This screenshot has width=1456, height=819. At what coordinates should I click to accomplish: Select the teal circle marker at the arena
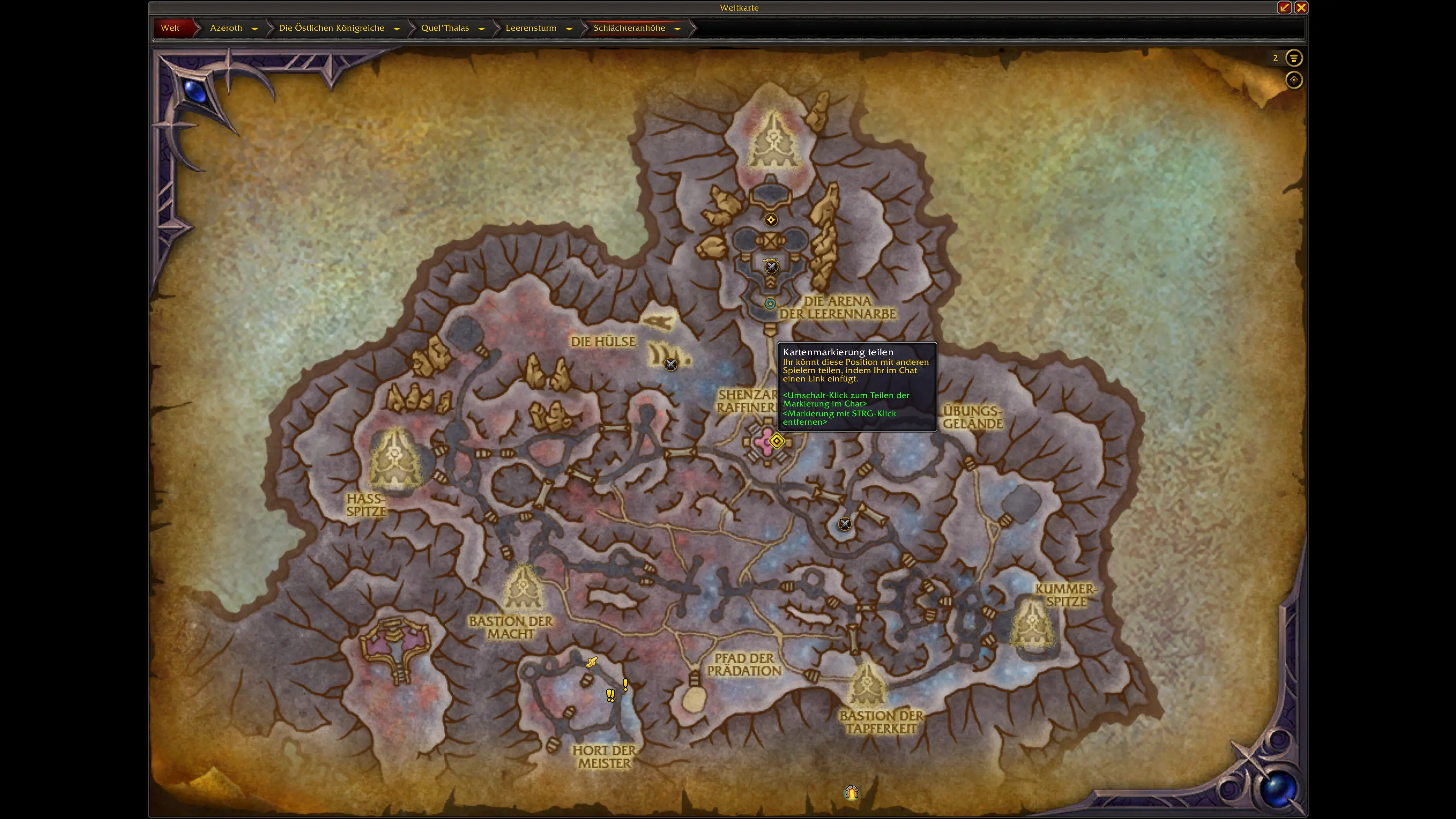point(770,303)
